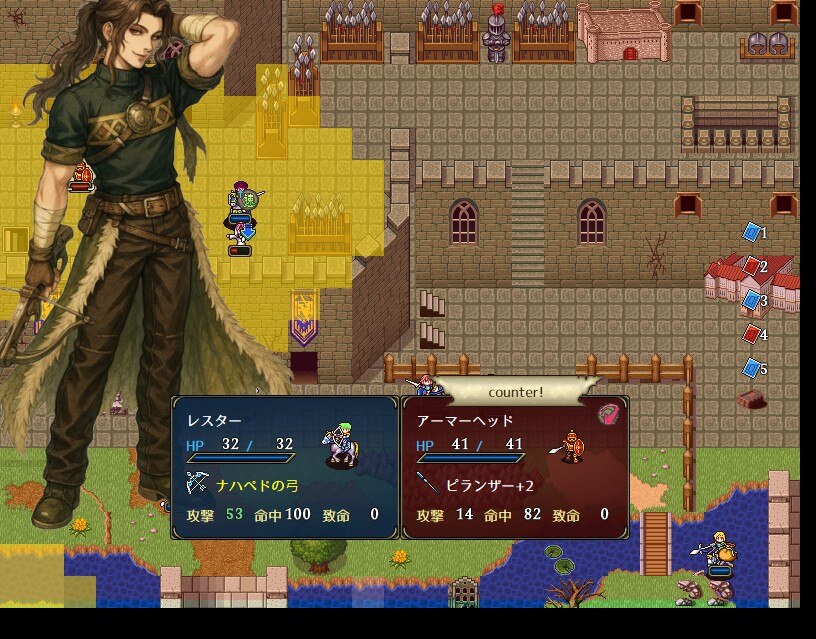Click the Piranzer+2 lance weapon icon

pos(427,485)
